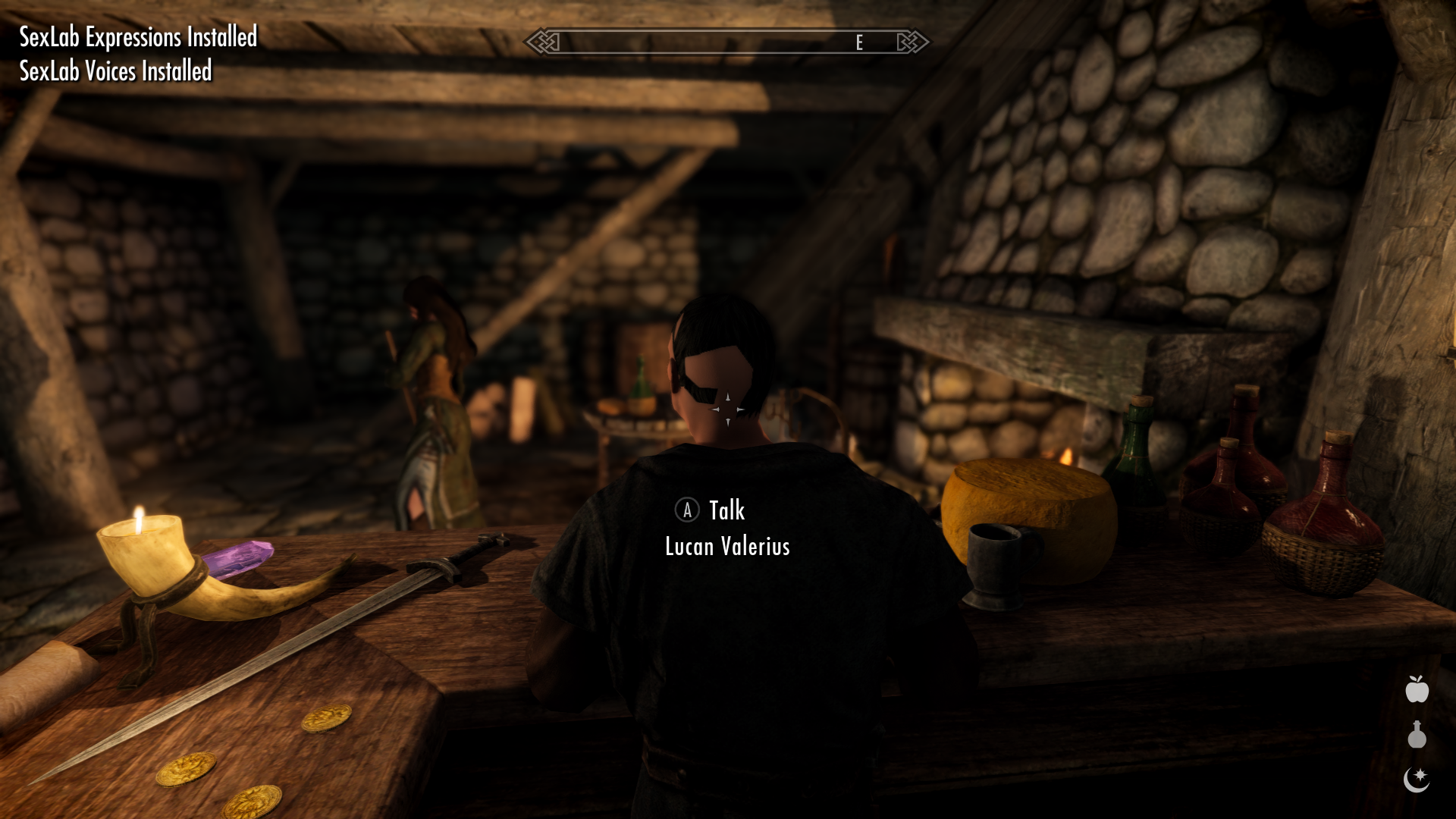Click the compass bar at screen top

(x=728, y=42)
